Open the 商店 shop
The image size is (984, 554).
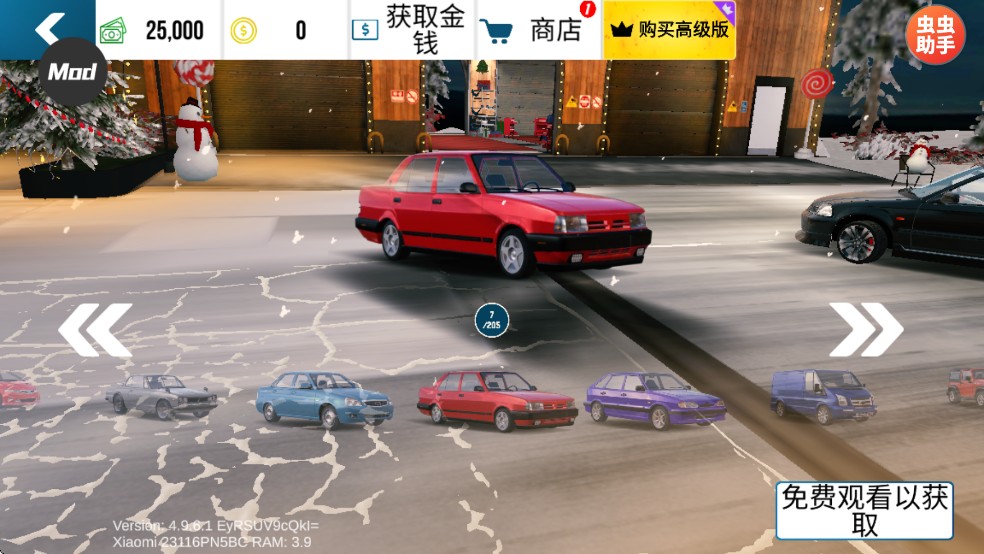tap(538, 30)
